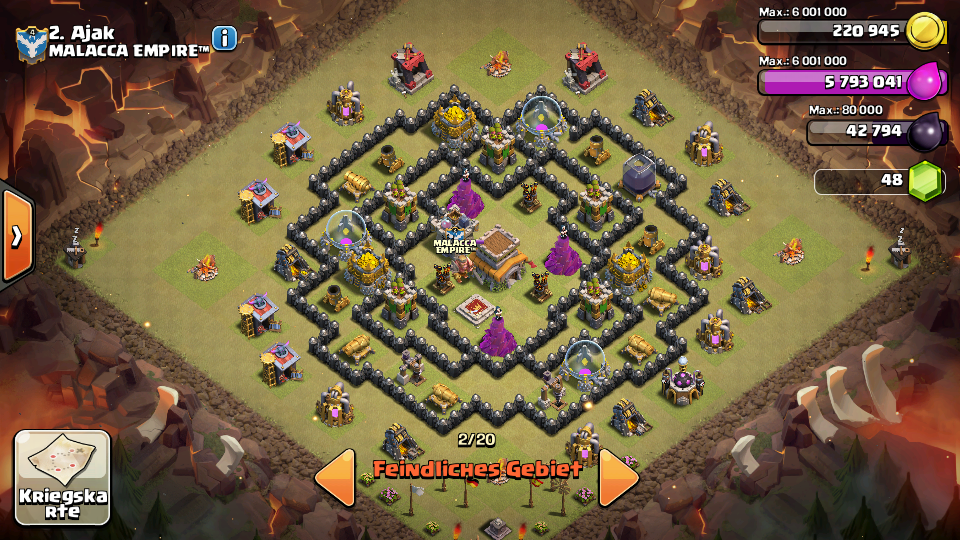
Task: Open the Kriegskarte war map
Action: pyautogui.click(x=62, y=477)
